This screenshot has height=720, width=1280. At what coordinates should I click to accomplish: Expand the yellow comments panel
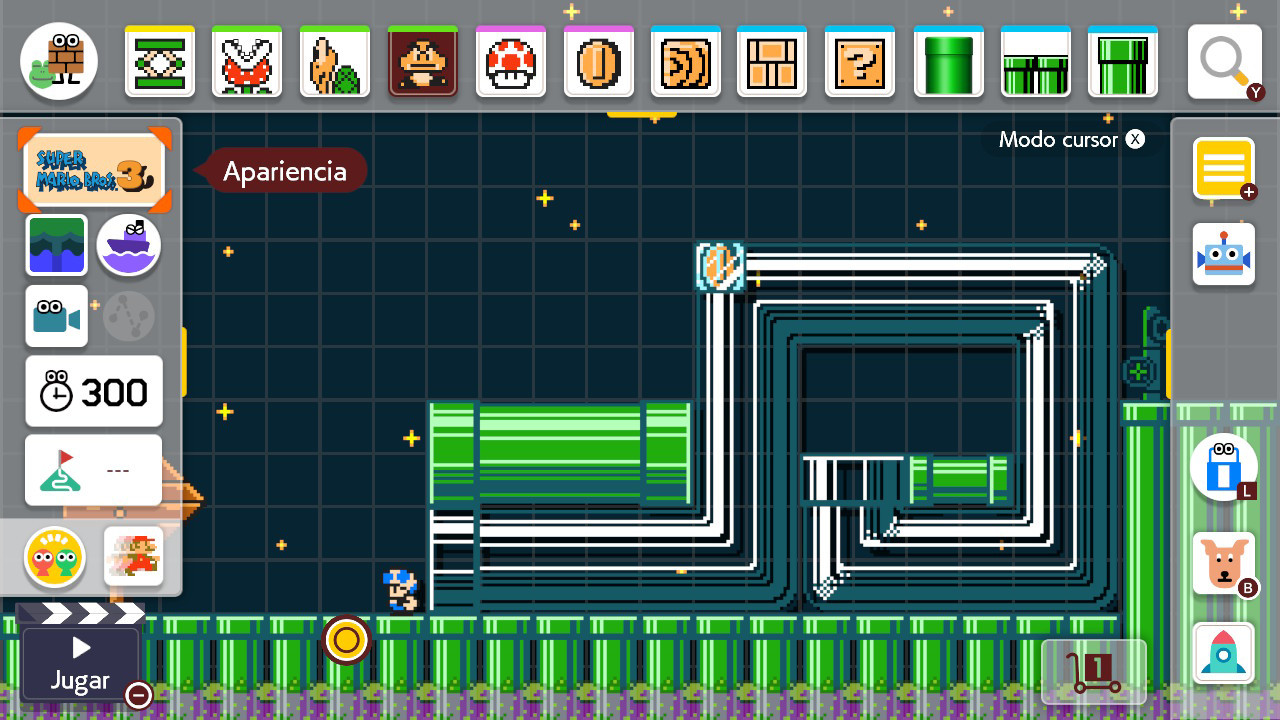tap(1223, 168)
